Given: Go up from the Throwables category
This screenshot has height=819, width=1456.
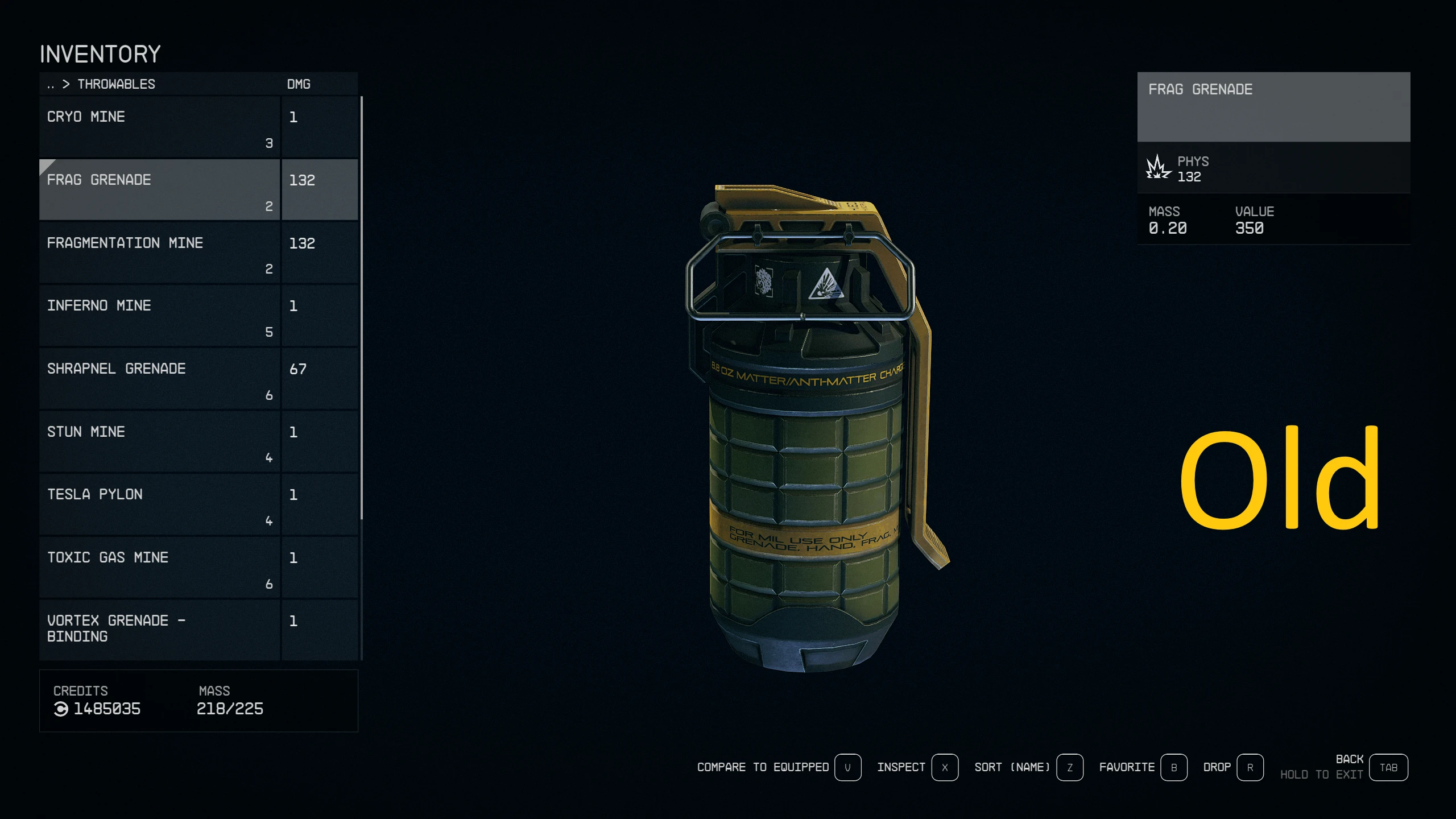Looking at the screenshot, I should click(51, 85).
